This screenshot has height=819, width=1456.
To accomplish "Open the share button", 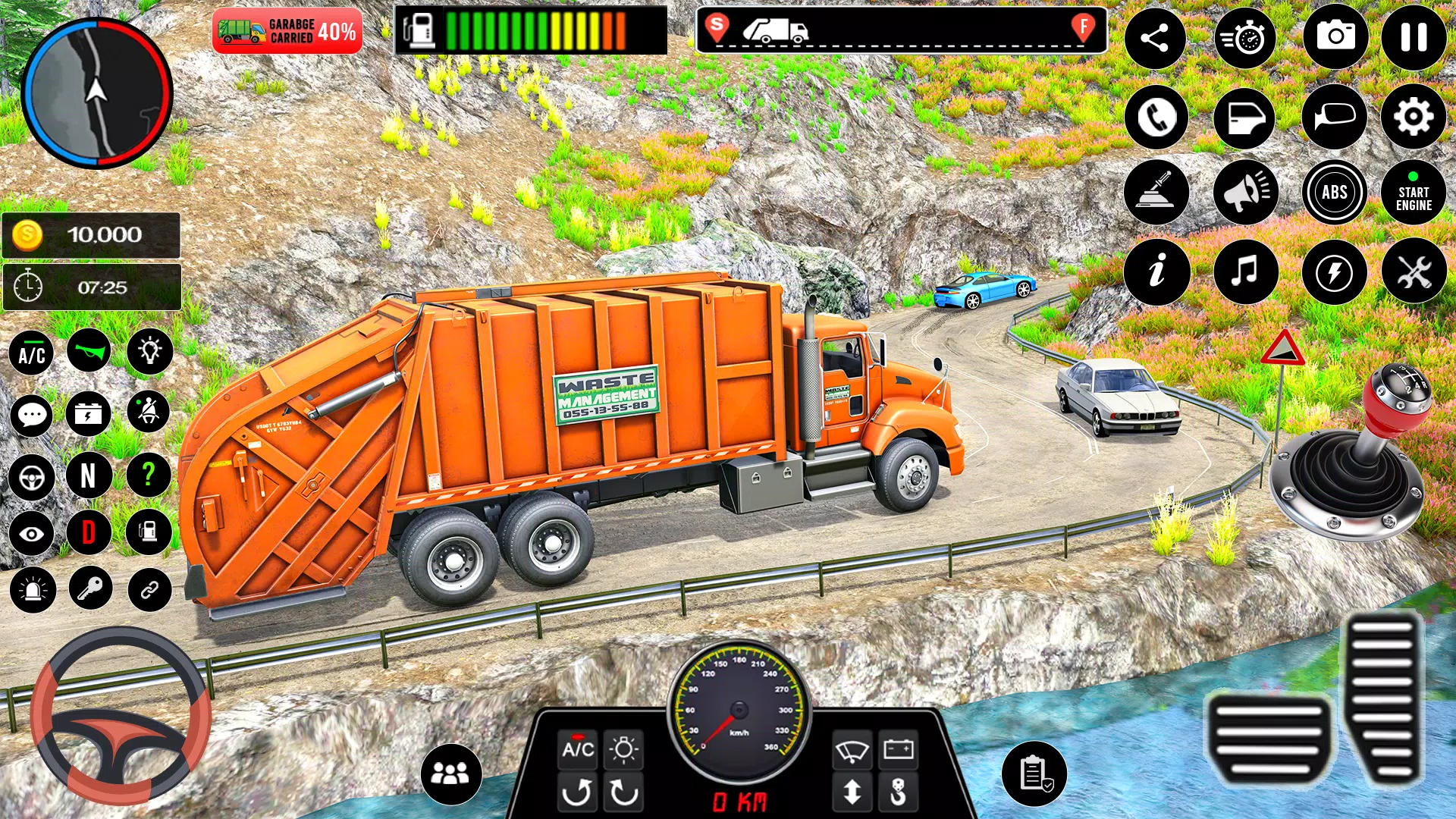I will pyautogui.click(x=1155, y=38).
